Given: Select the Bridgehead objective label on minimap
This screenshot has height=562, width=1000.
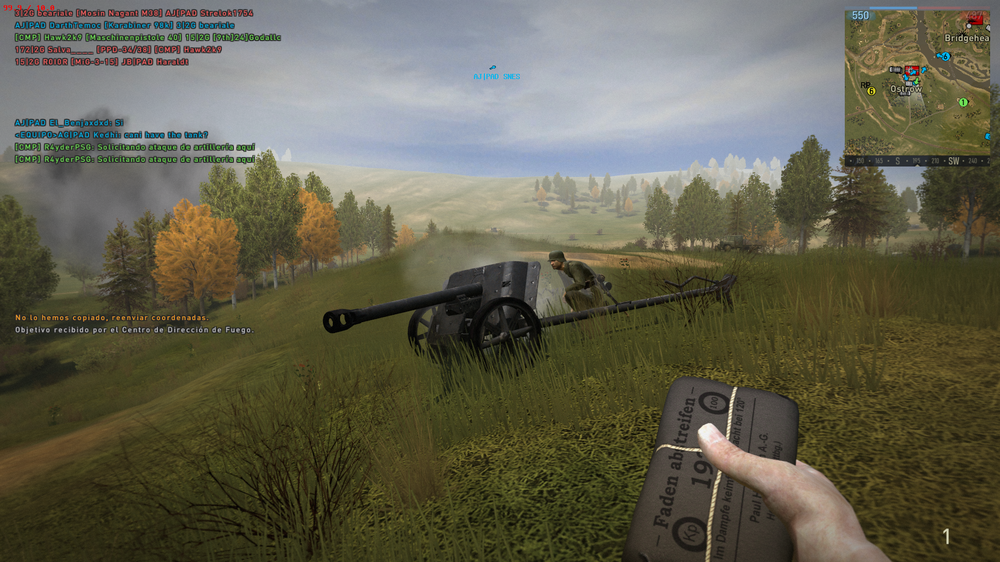Looking at the screenshot, I should 966,38.
